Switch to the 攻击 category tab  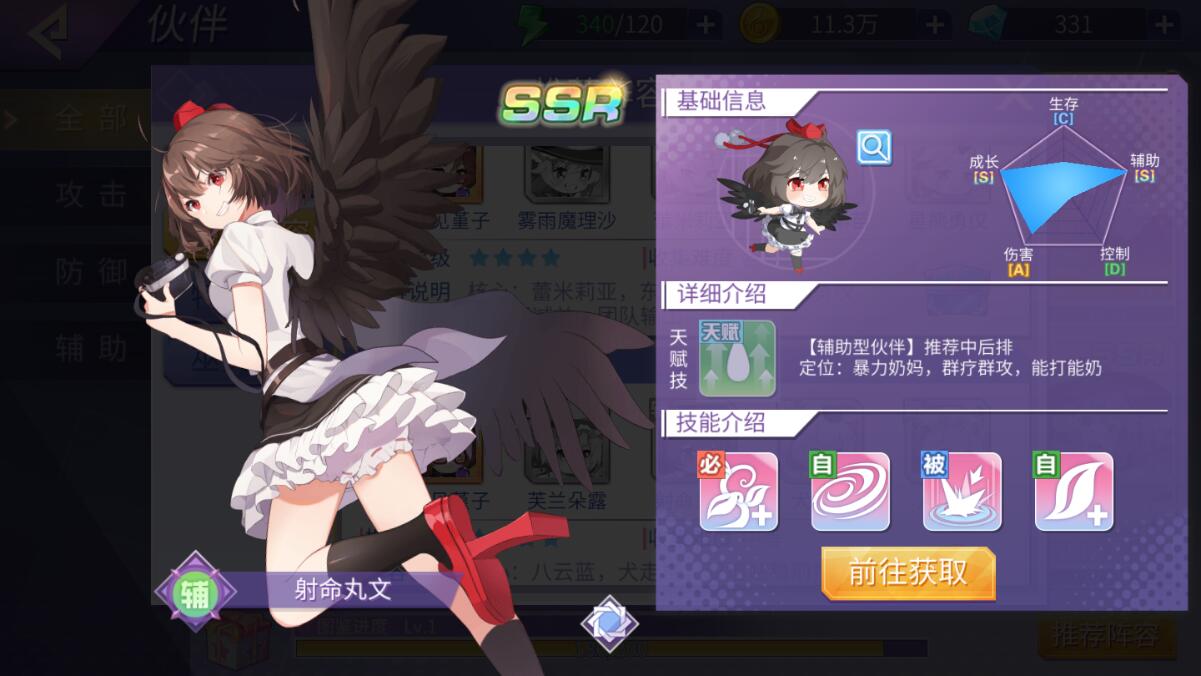(90, 195)
